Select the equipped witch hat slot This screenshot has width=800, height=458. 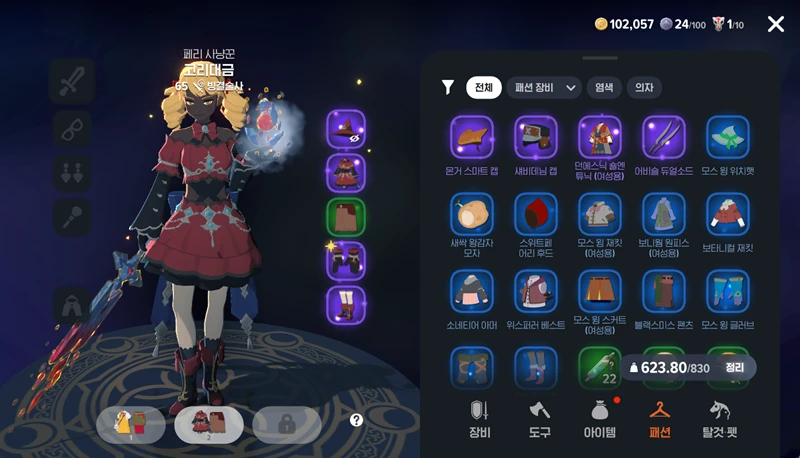(x=346, y=129)
